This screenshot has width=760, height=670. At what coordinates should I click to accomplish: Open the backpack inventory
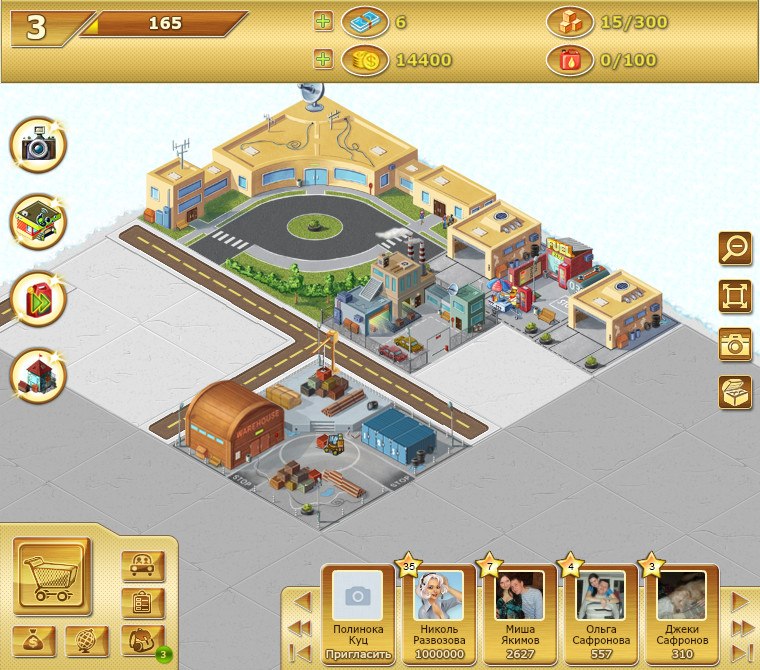141,639
